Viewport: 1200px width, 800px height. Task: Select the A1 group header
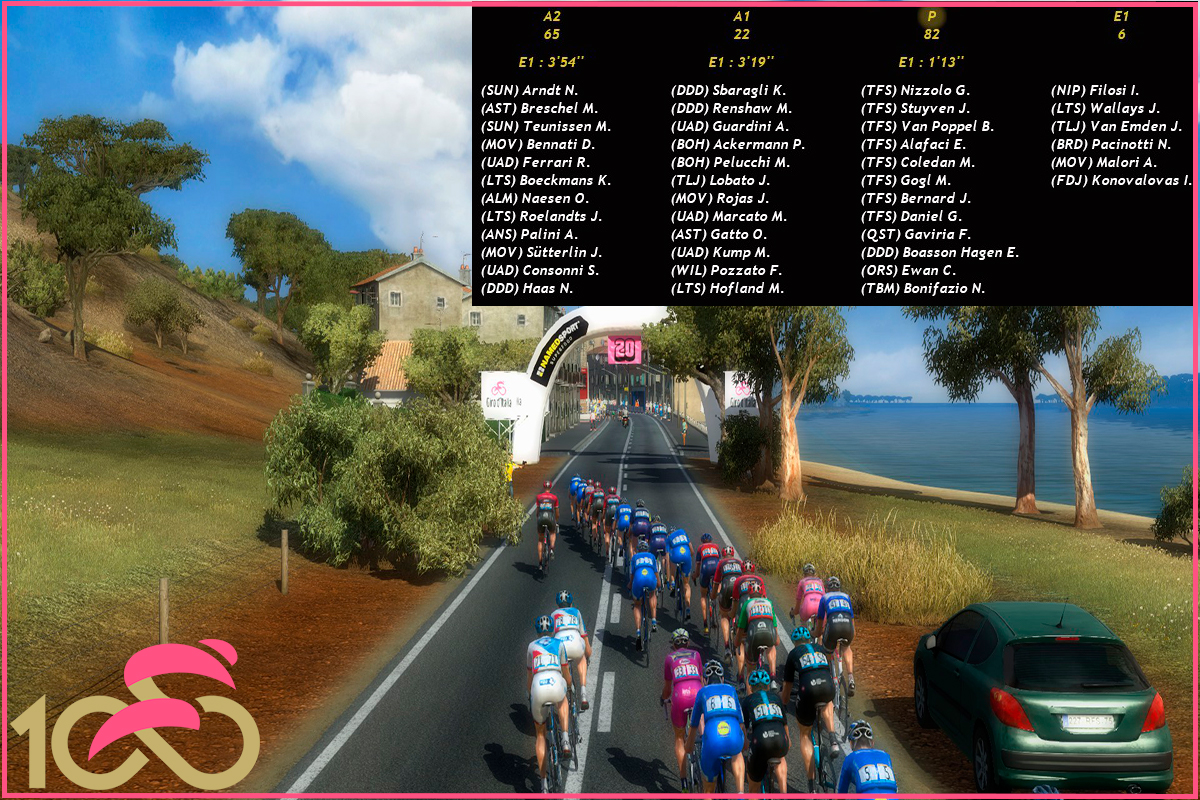tap(741, 17)
